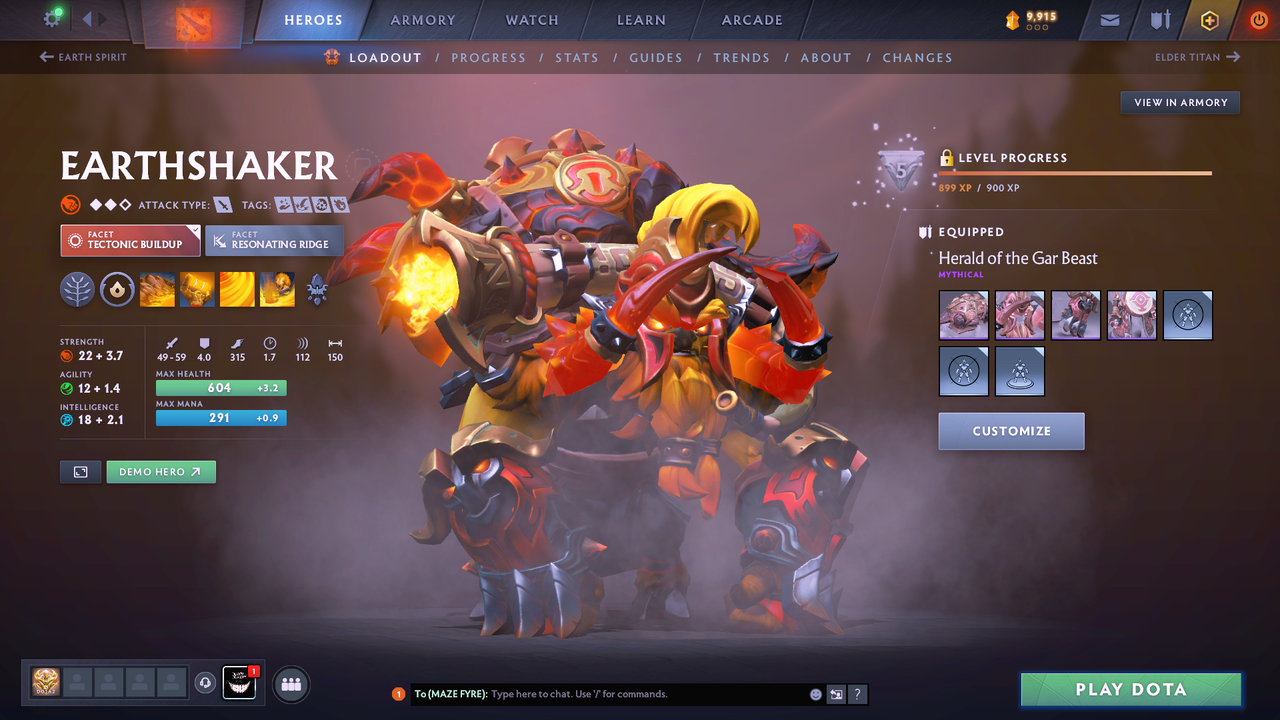
Task: Open the chat emoticon picker
Action: (815, 693)
